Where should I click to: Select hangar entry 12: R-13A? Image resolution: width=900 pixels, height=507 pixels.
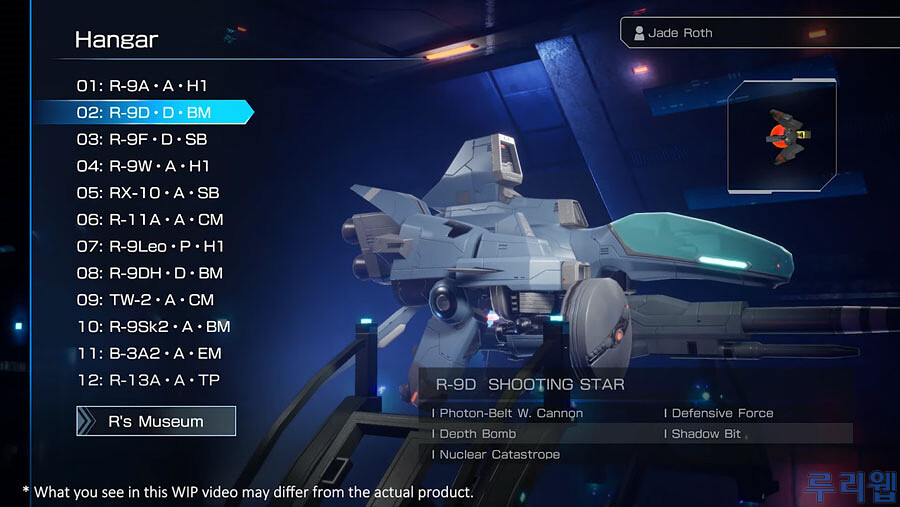tap(148, 380)
